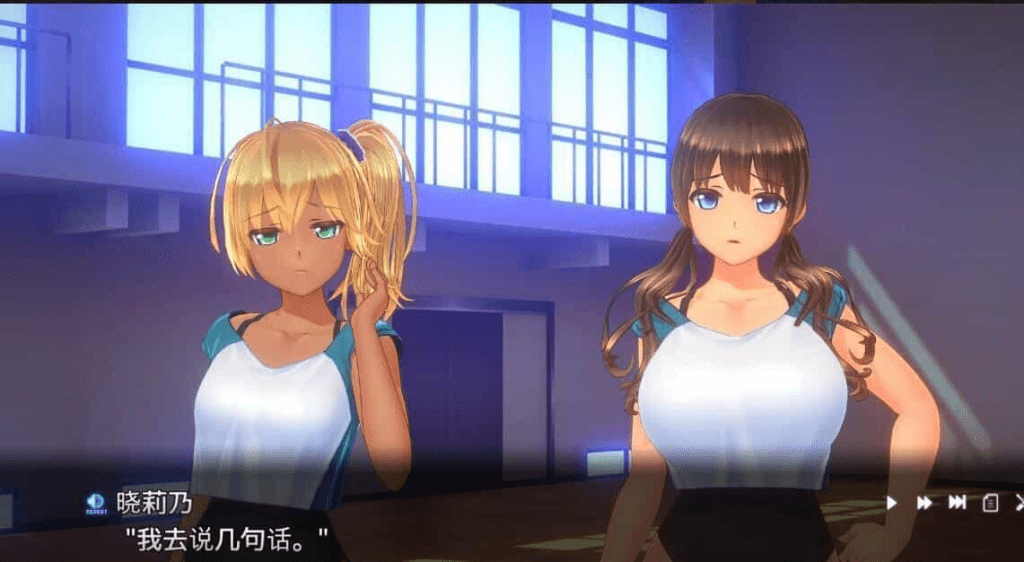Skip to next scene with the skip-to-end button
This screenshot has height=562, width=1024.
[x=957, y=502]
